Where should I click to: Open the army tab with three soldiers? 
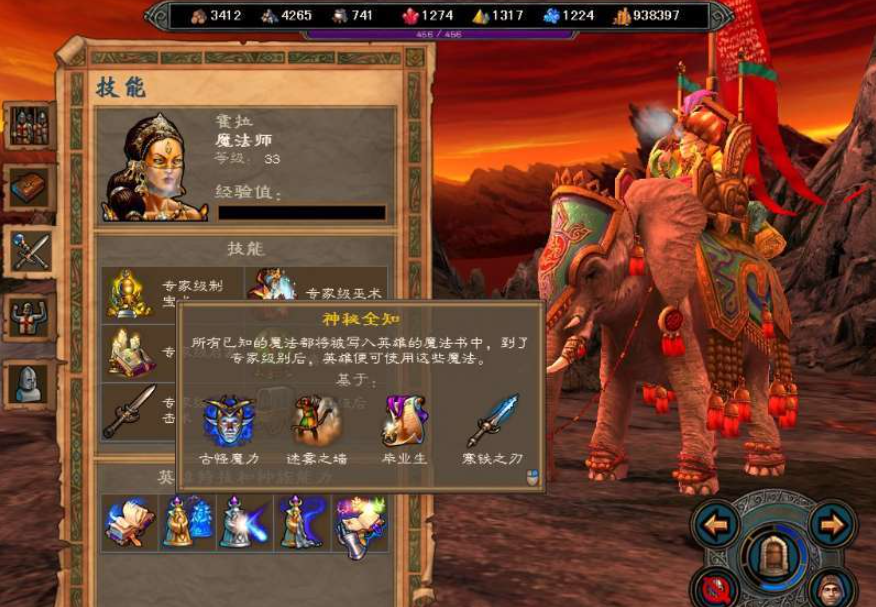[x=29, y=124]
